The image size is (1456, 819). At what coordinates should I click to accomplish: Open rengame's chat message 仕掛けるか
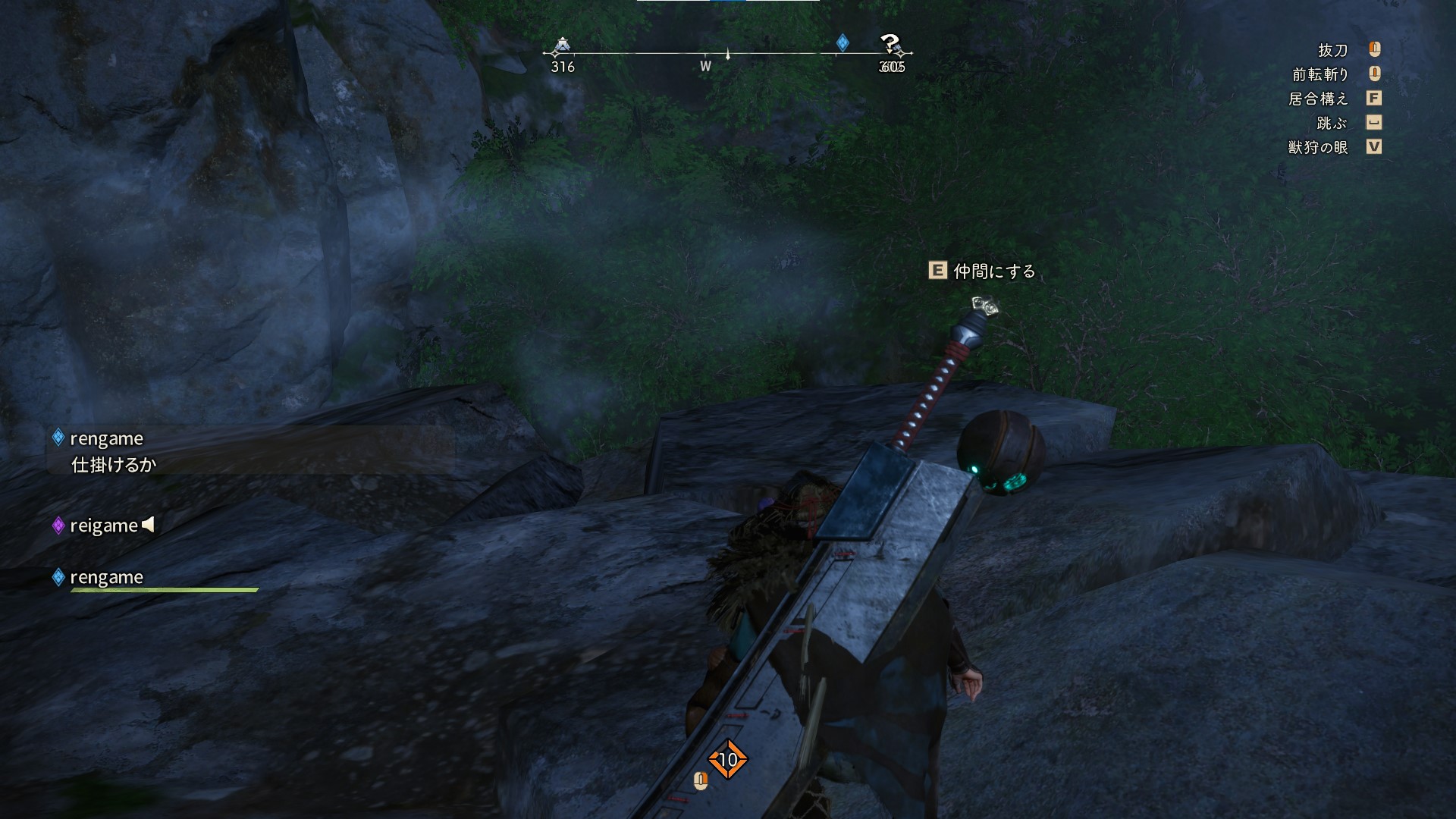(x=114, y=464)
